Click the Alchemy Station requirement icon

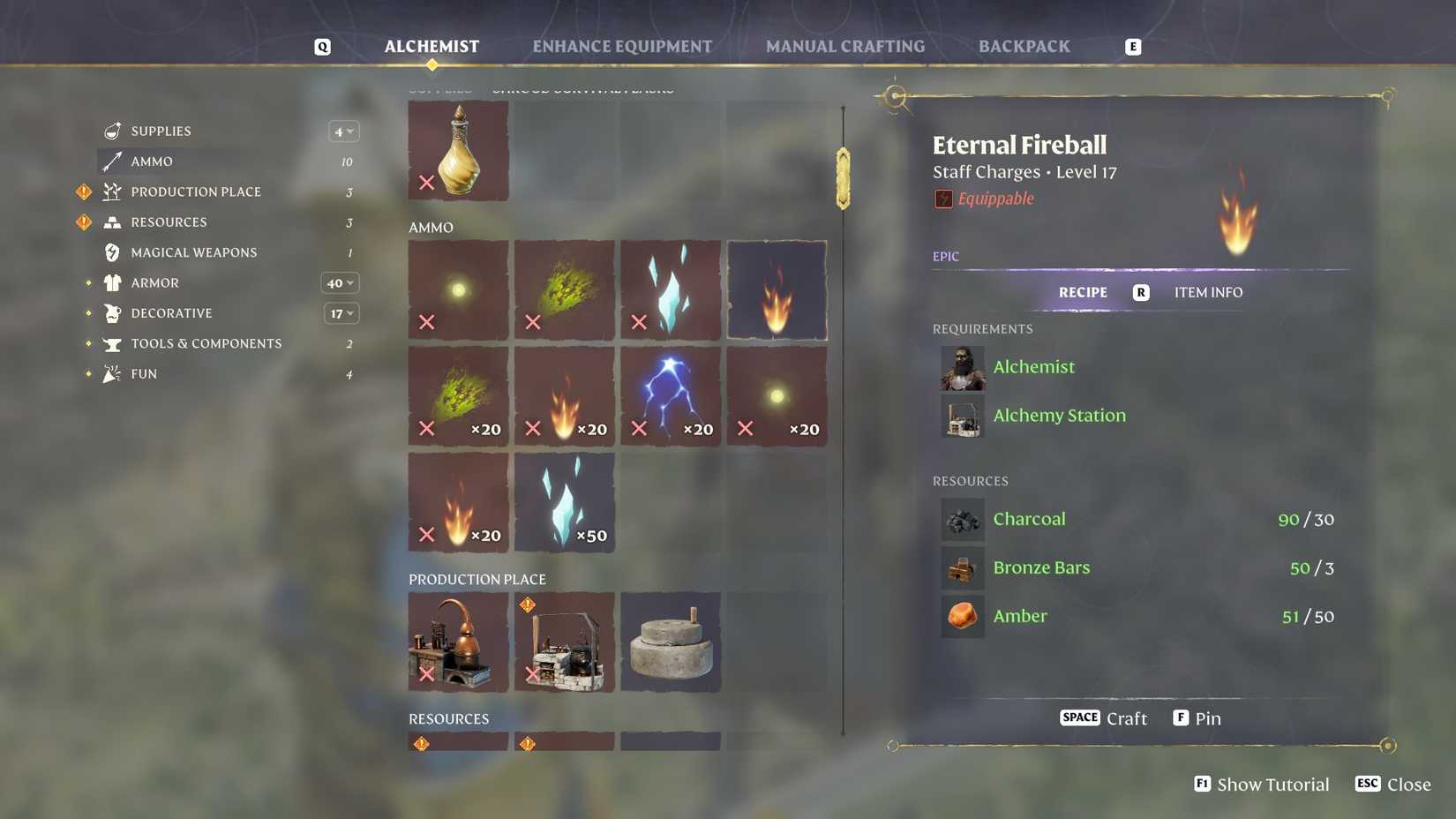click(x=962, y=416)
